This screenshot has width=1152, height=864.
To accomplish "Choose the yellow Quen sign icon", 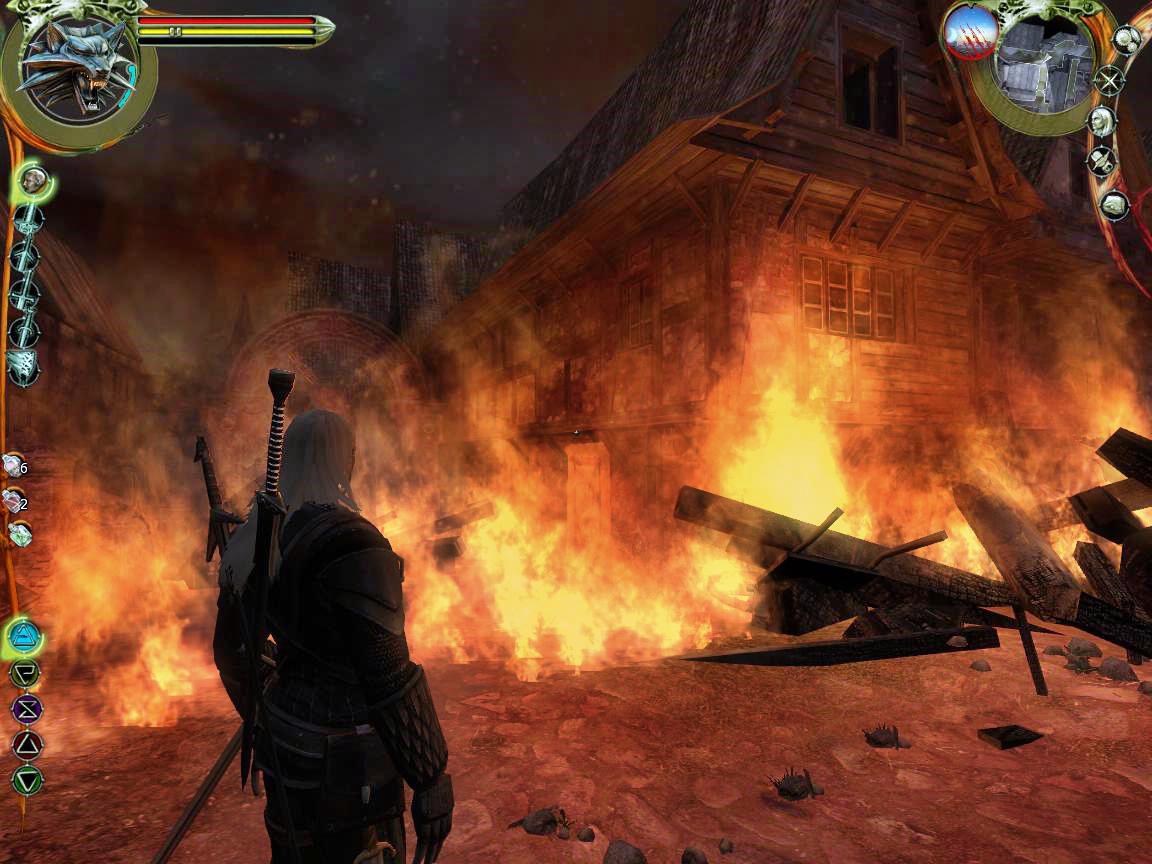I will (24, 672).
